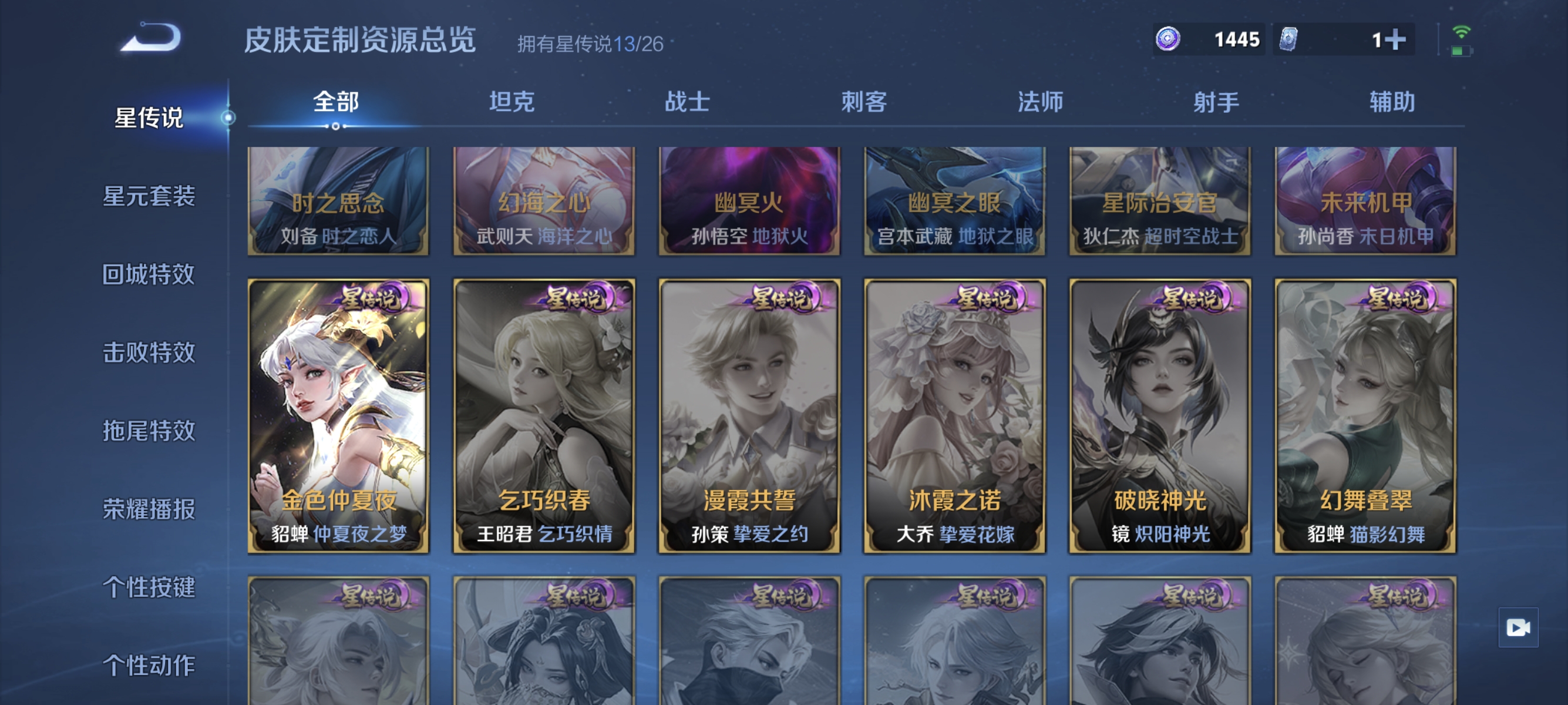This screenshot has width=1568, height=705.
Task: Open the 个性动作 section
Action: [x=150, y=666]
